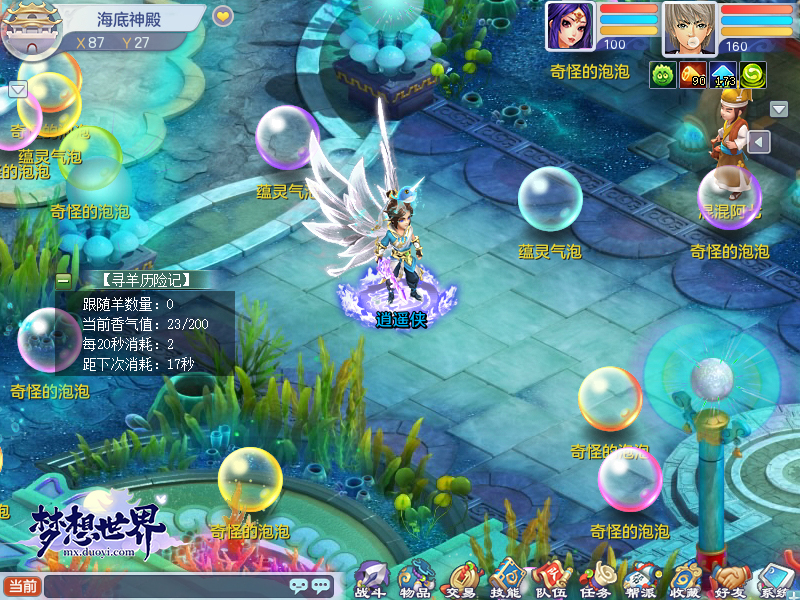The image size is (800, 600).
Task: Click the left-arrow panel toggle
Action: tap(759, 142)
